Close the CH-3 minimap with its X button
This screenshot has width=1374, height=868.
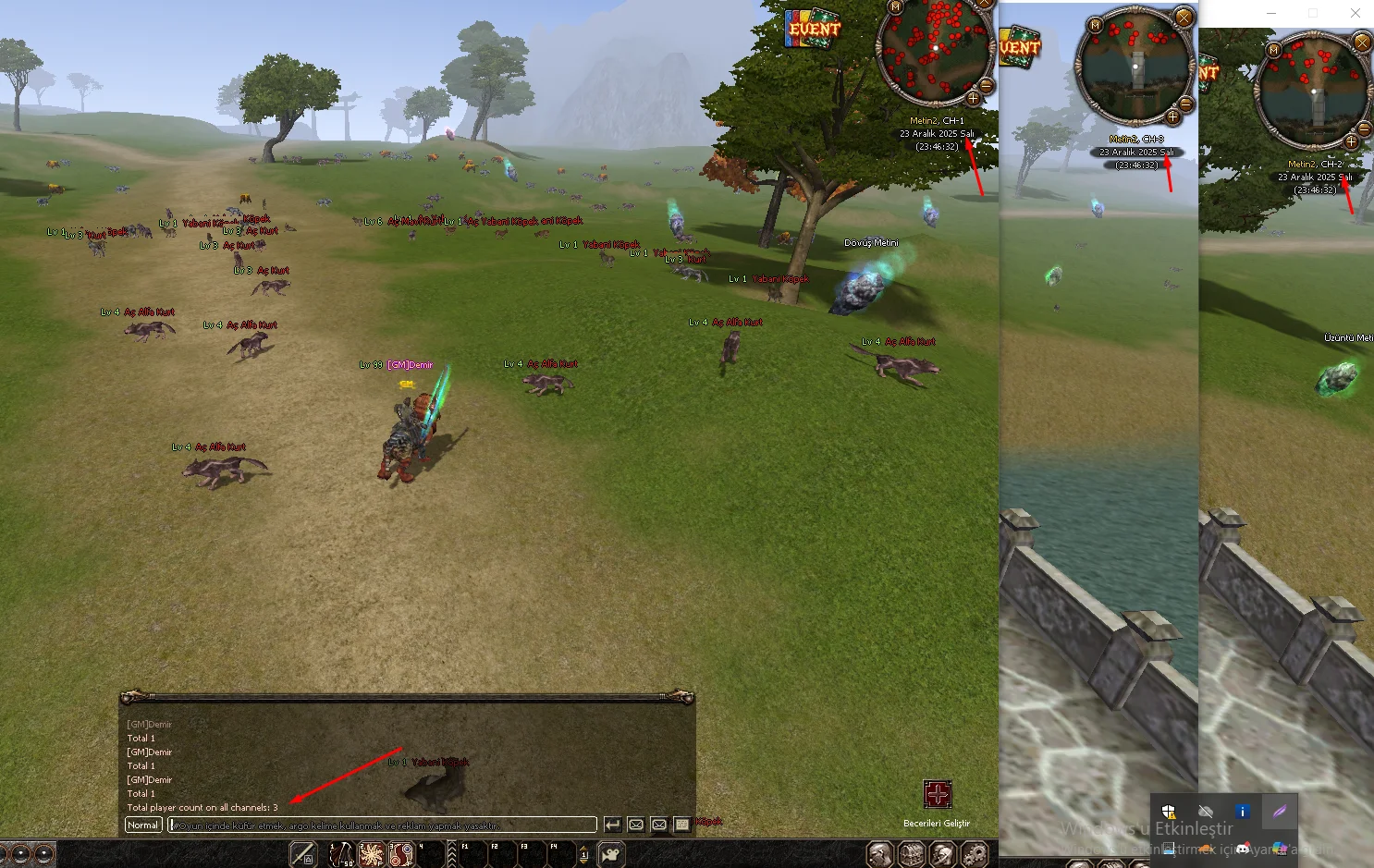1184,17
